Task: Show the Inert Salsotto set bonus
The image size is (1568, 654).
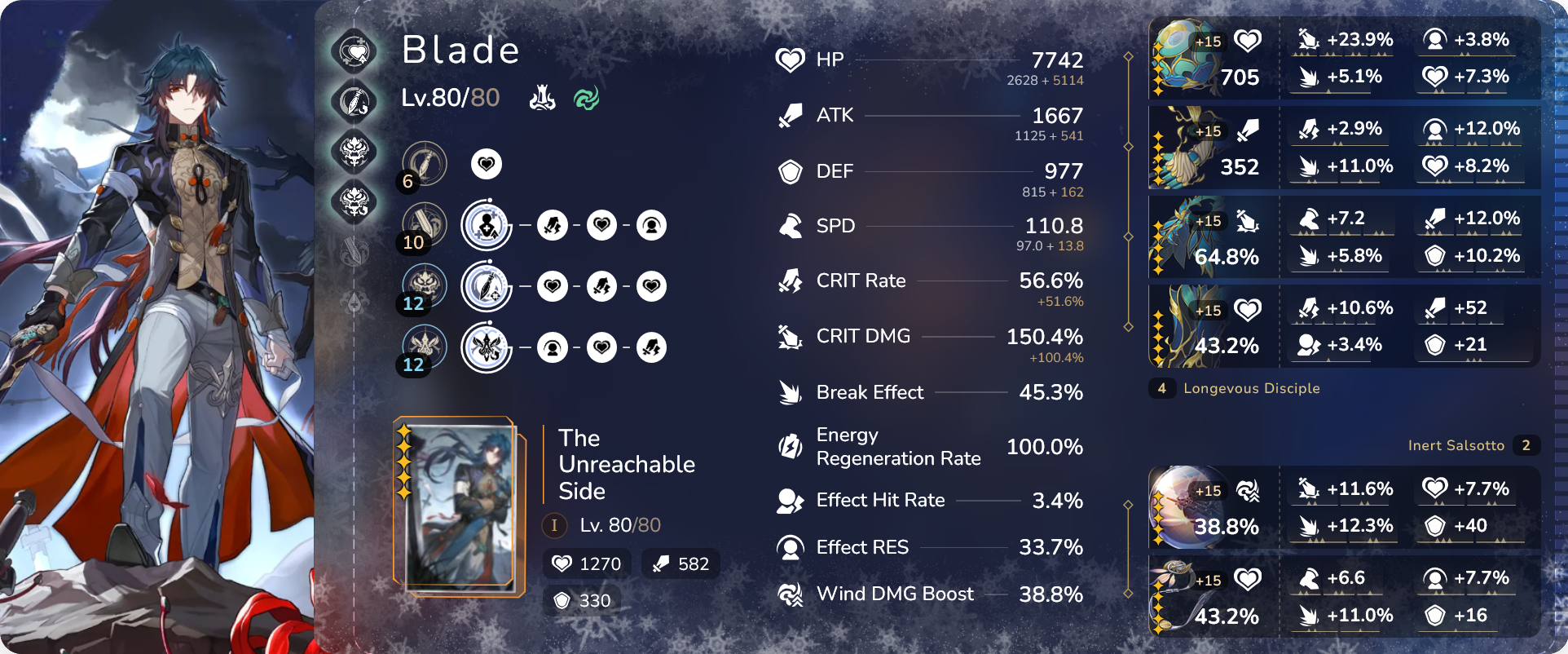Action: click(1456, 445)
